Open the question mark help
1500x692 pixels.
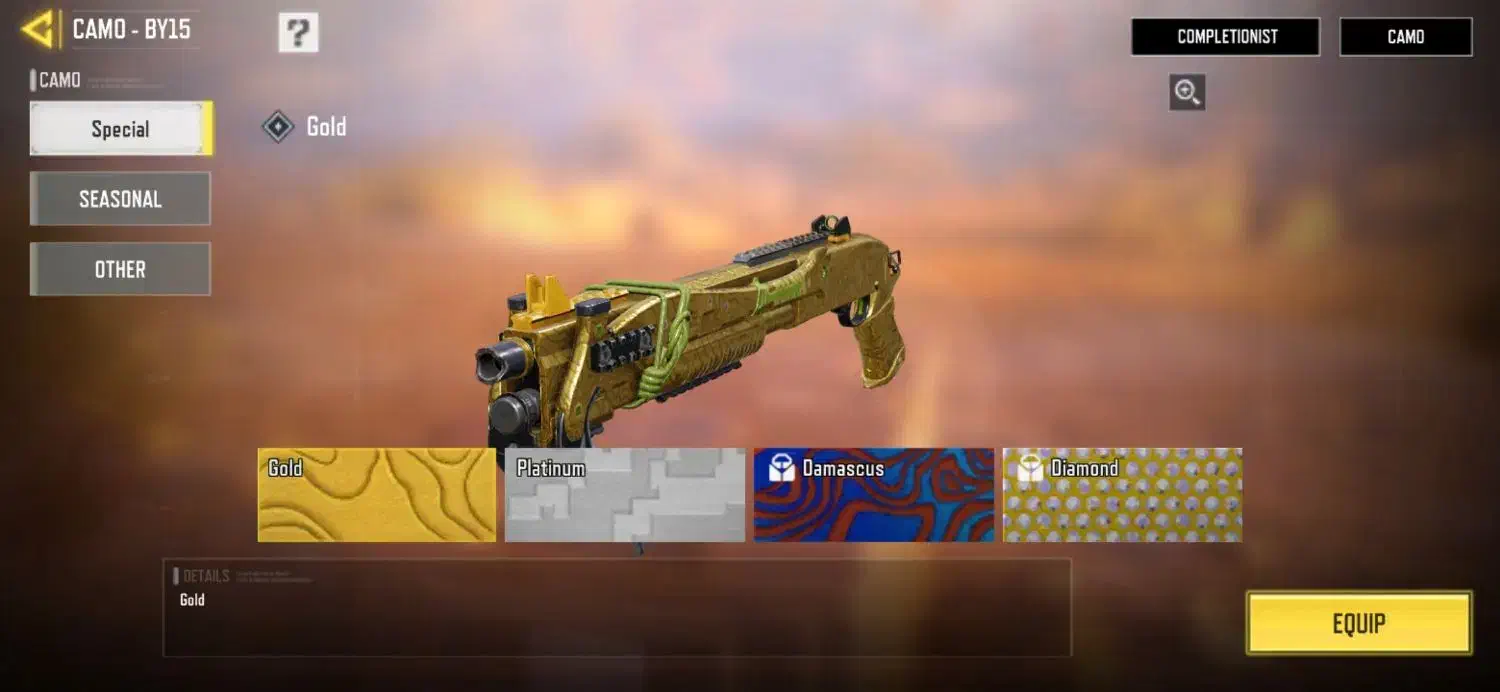tap(298, 33)
